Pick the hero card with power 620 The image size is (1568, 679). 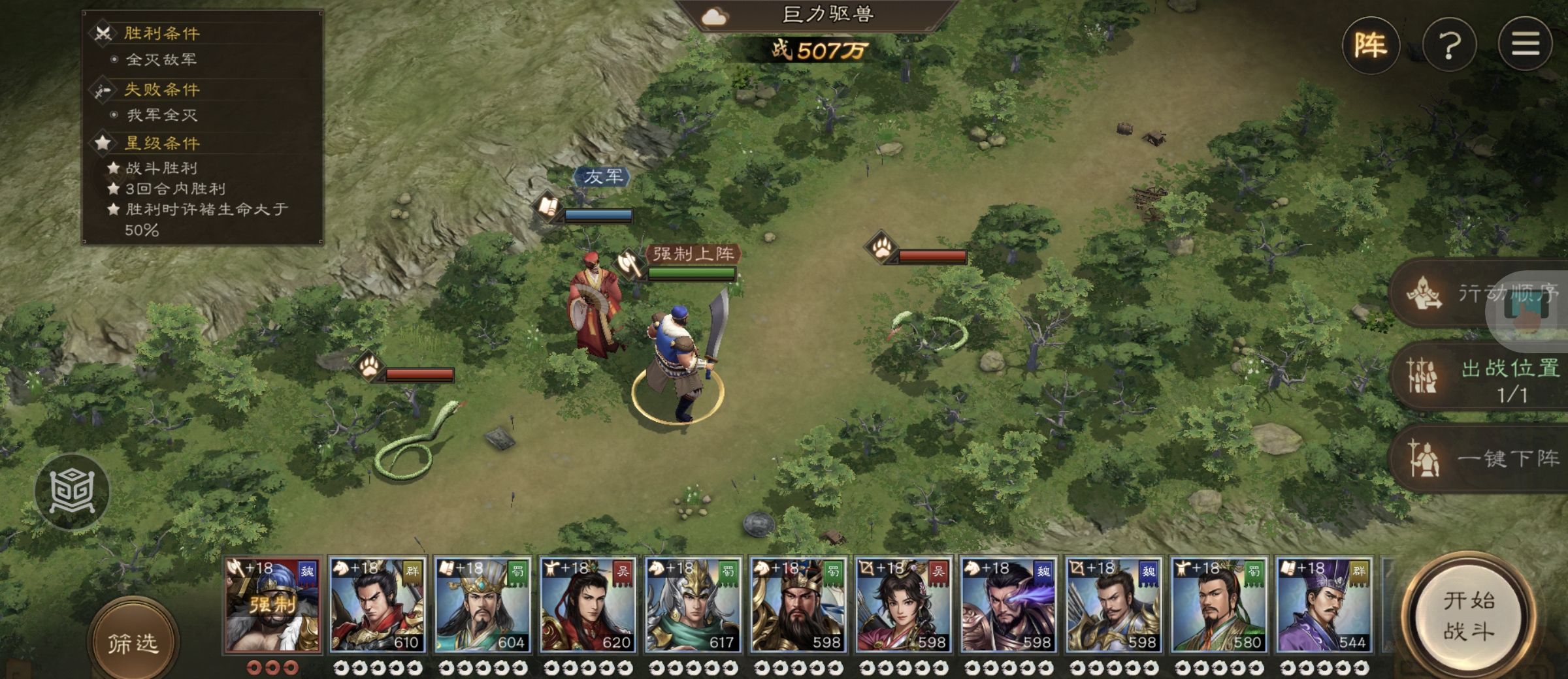[x=588, y=605]
